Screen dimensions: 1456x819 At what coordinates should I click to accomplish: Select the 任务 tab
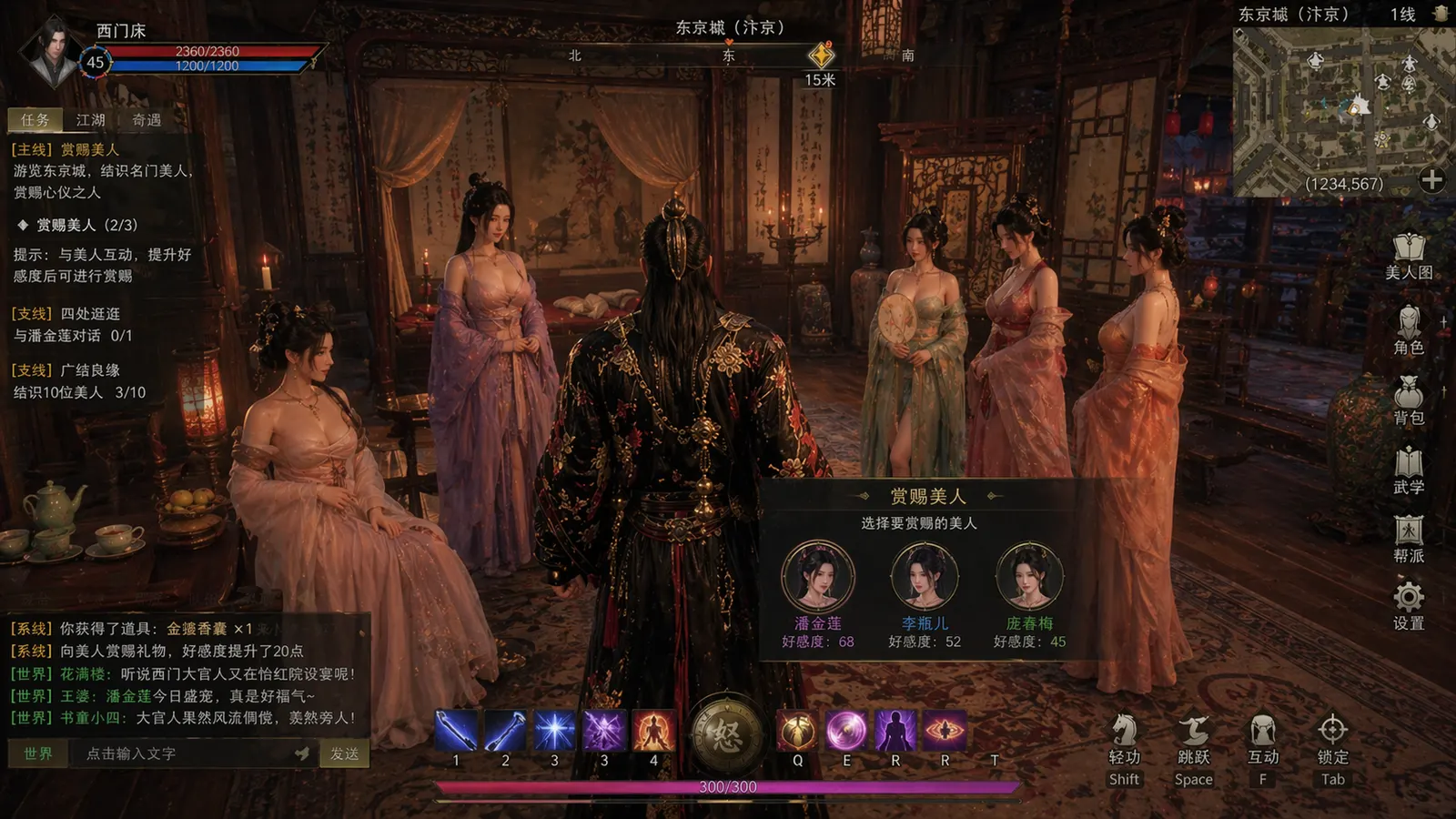coord(35,120)
